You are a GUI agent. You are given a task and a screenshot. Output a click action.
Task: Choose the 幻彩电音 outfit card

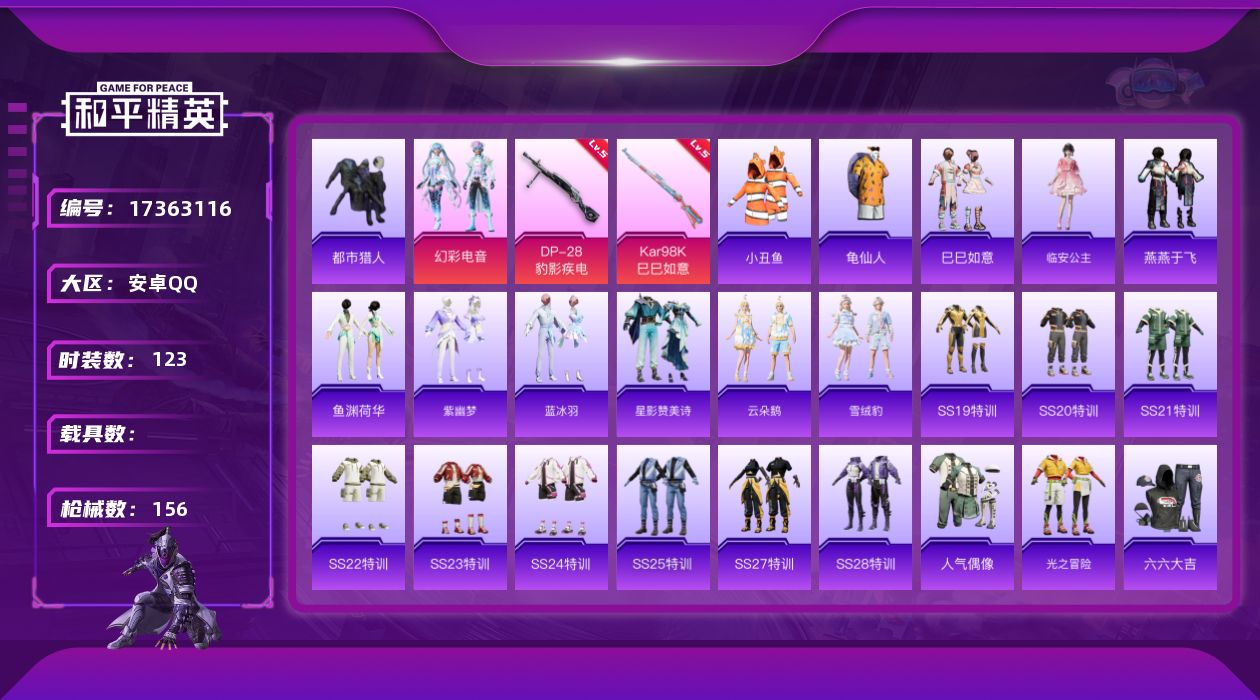pyautogui.click(x=460, y=210)
